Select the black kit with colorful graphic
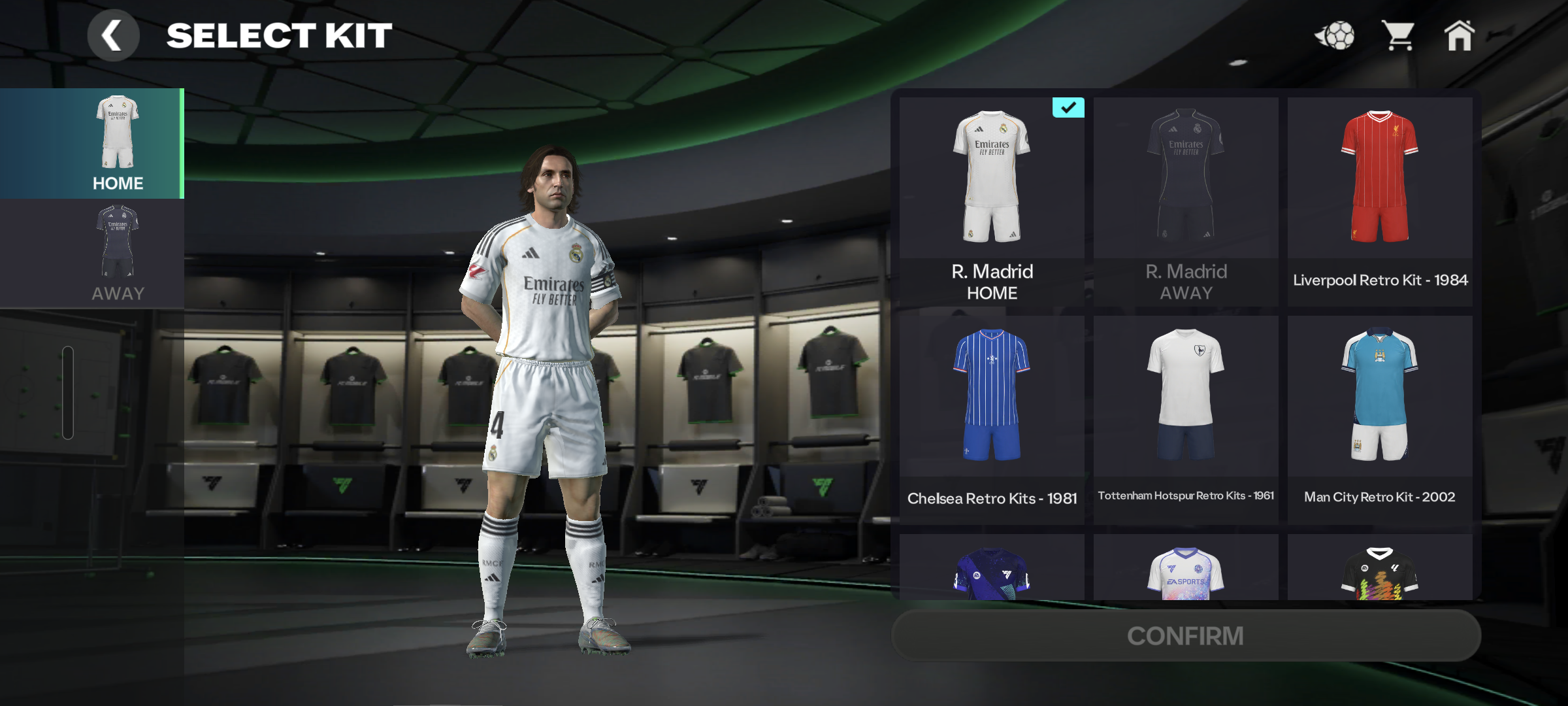Image resolution: width=1568 pixels, height=706 pixels. click(1379, 570)
